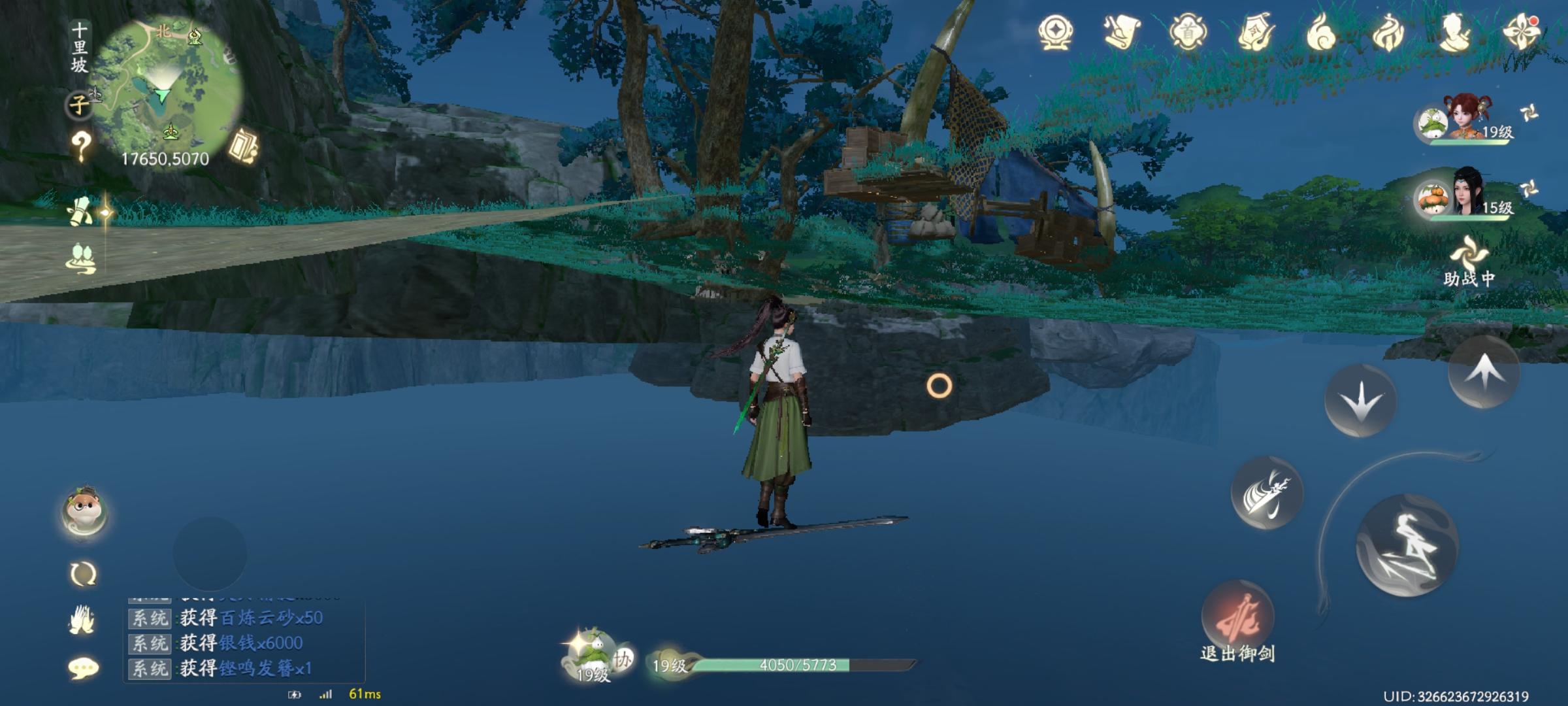Toggle the clasped-hands gesture icon on the left

pos(81,621)
